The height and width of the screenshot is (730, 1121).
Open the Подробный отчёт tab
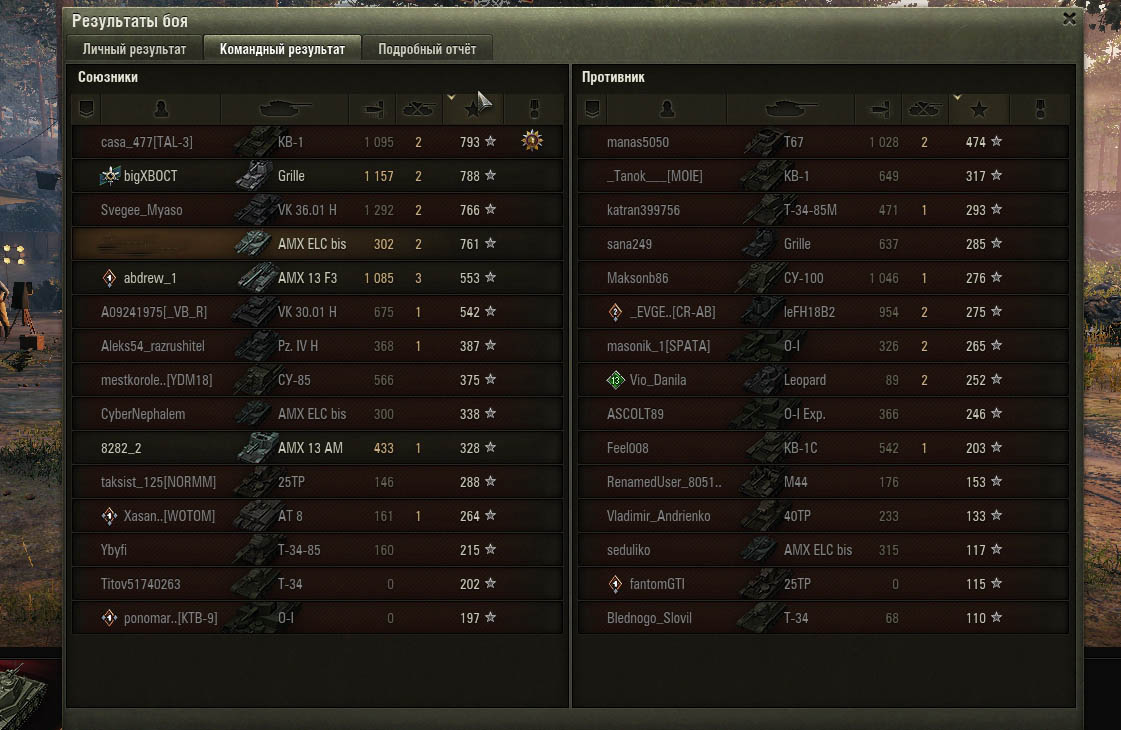point(427,49)
